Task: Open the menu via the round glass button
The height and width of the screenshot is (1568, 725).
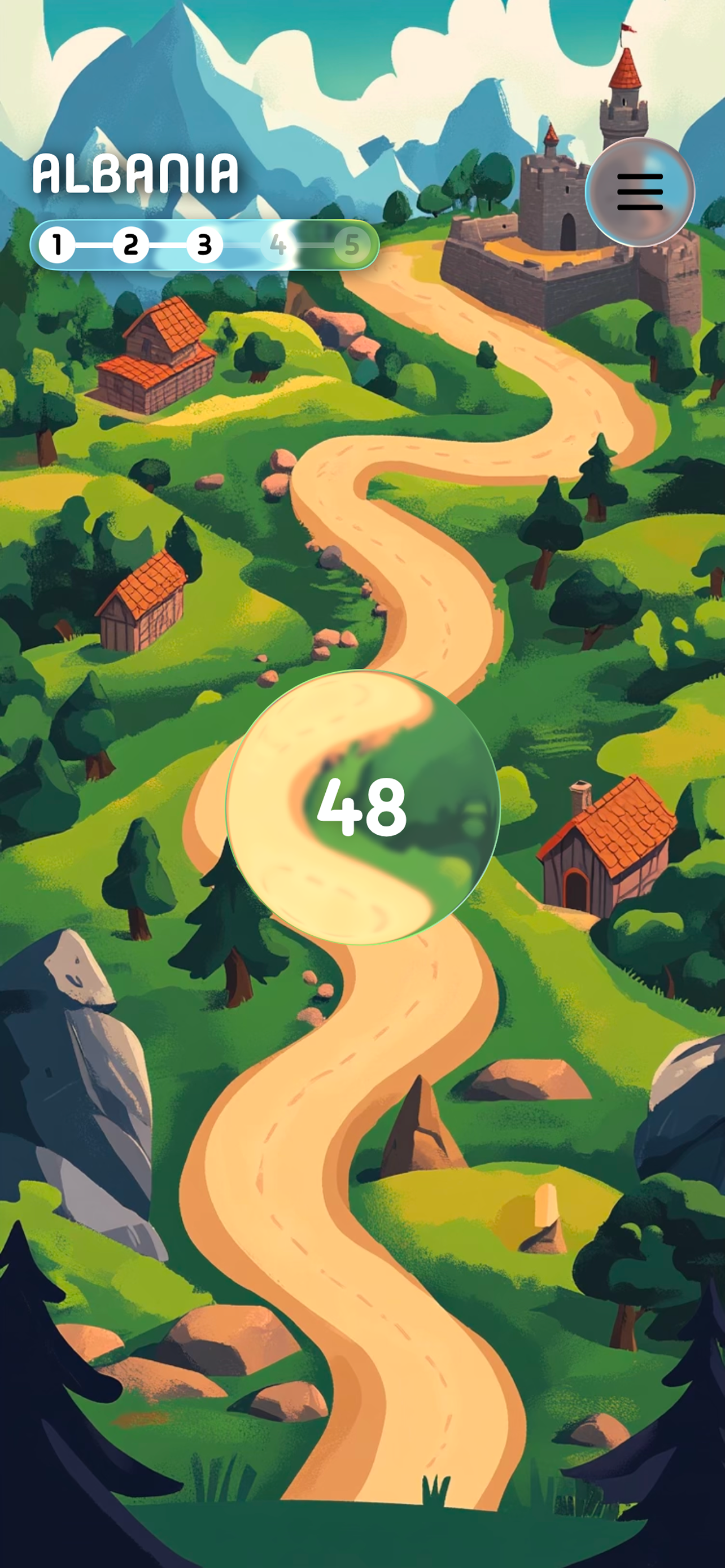Action: 640,192
